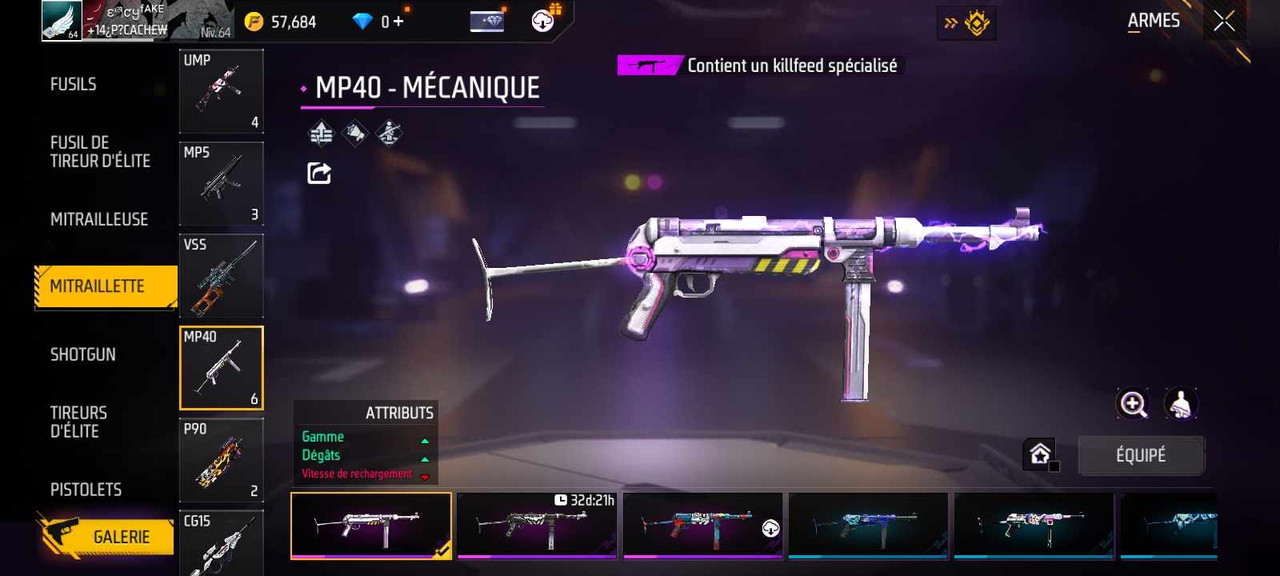Share the MP40 skin via arrow icon

[319, 173]
